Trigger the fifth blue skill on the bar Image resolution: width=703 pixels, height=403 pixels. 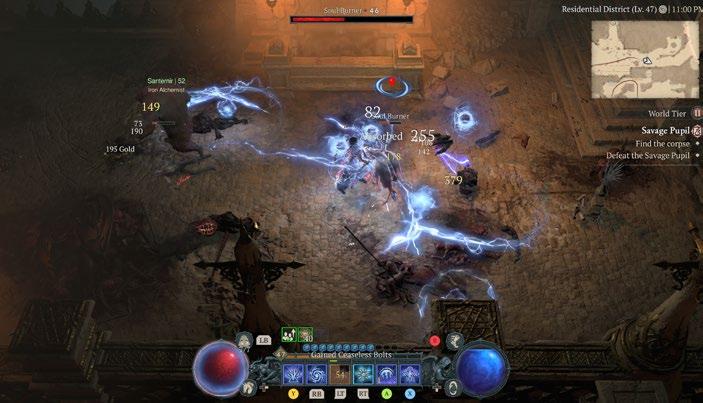(386, 375)
